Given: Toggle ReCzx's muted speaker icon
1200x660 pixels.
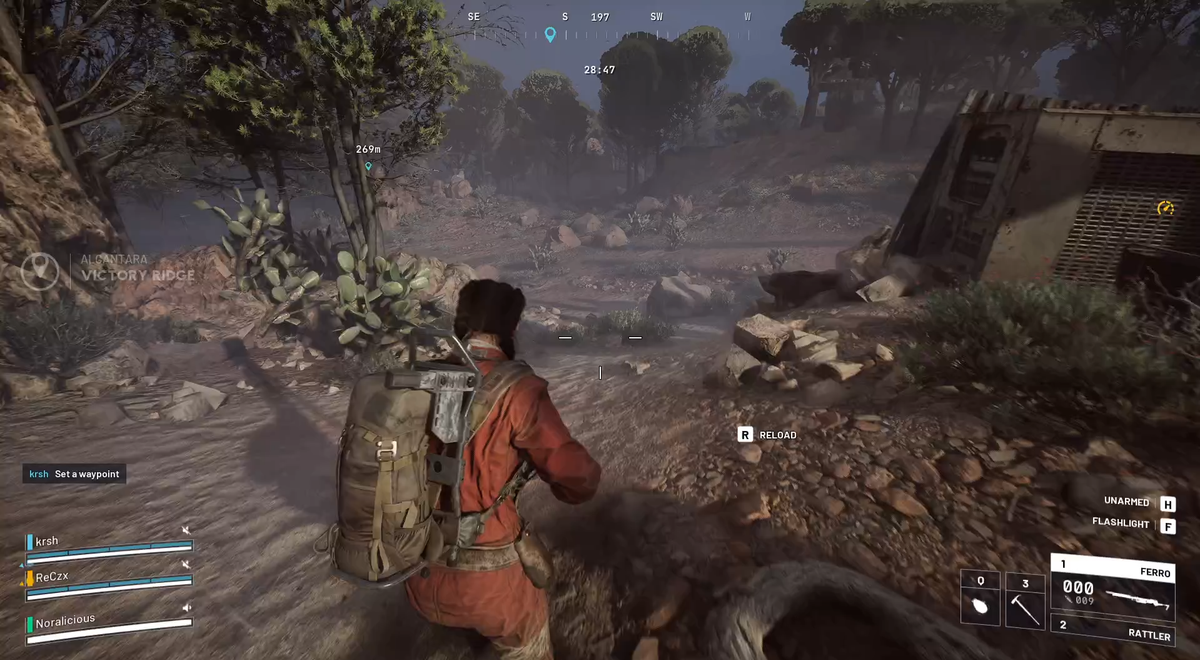Looking at the screenshot, I should pos(186,565).
